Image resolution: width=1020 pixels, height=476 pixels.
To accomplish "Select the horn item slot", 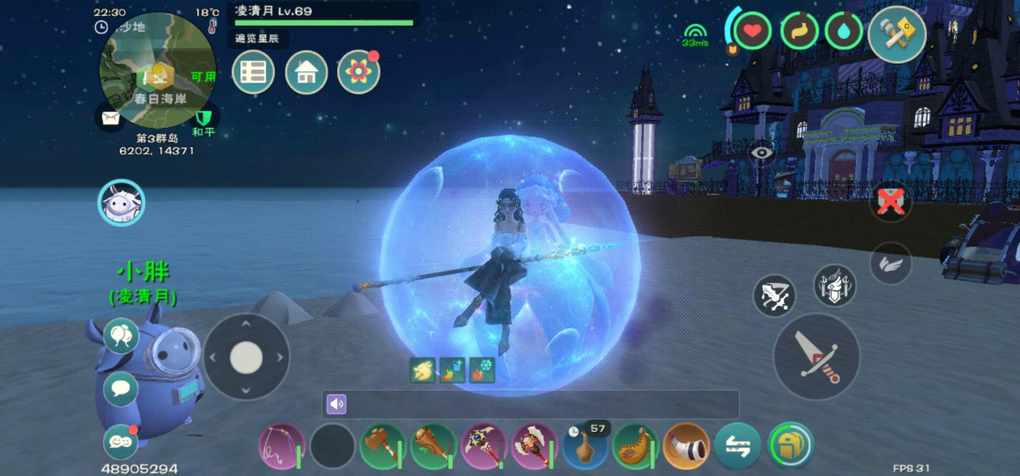I will pyautogui.click(x=687, y=446).
